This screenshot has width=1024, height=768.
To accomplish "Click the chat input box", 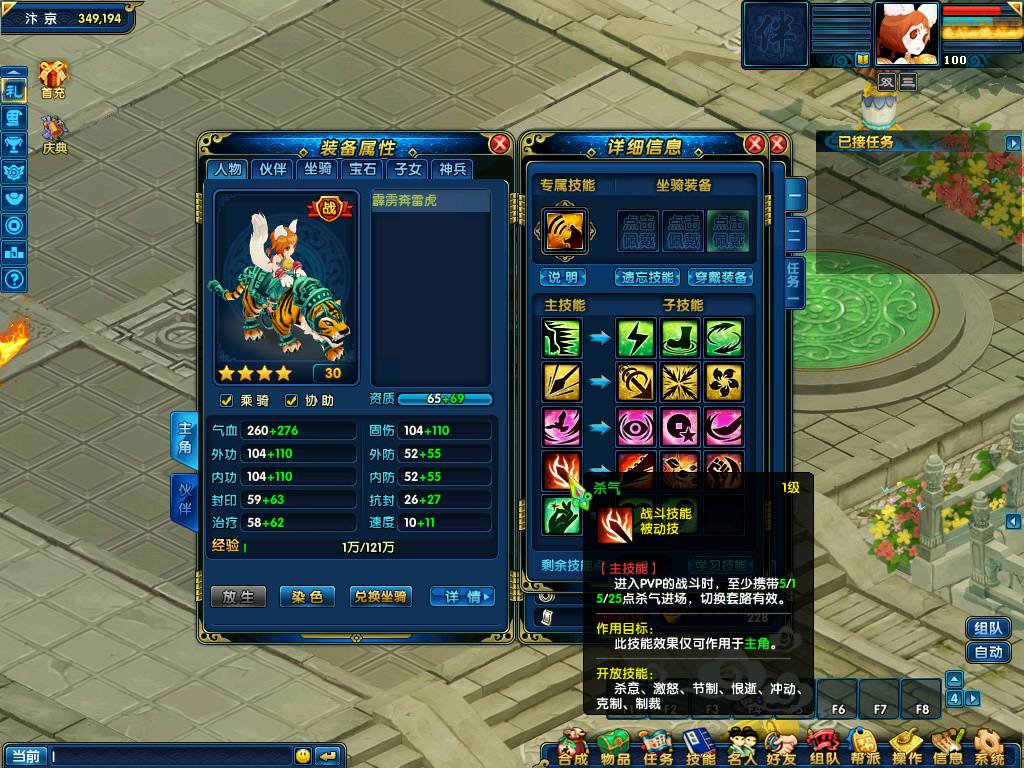I will 170,756.
